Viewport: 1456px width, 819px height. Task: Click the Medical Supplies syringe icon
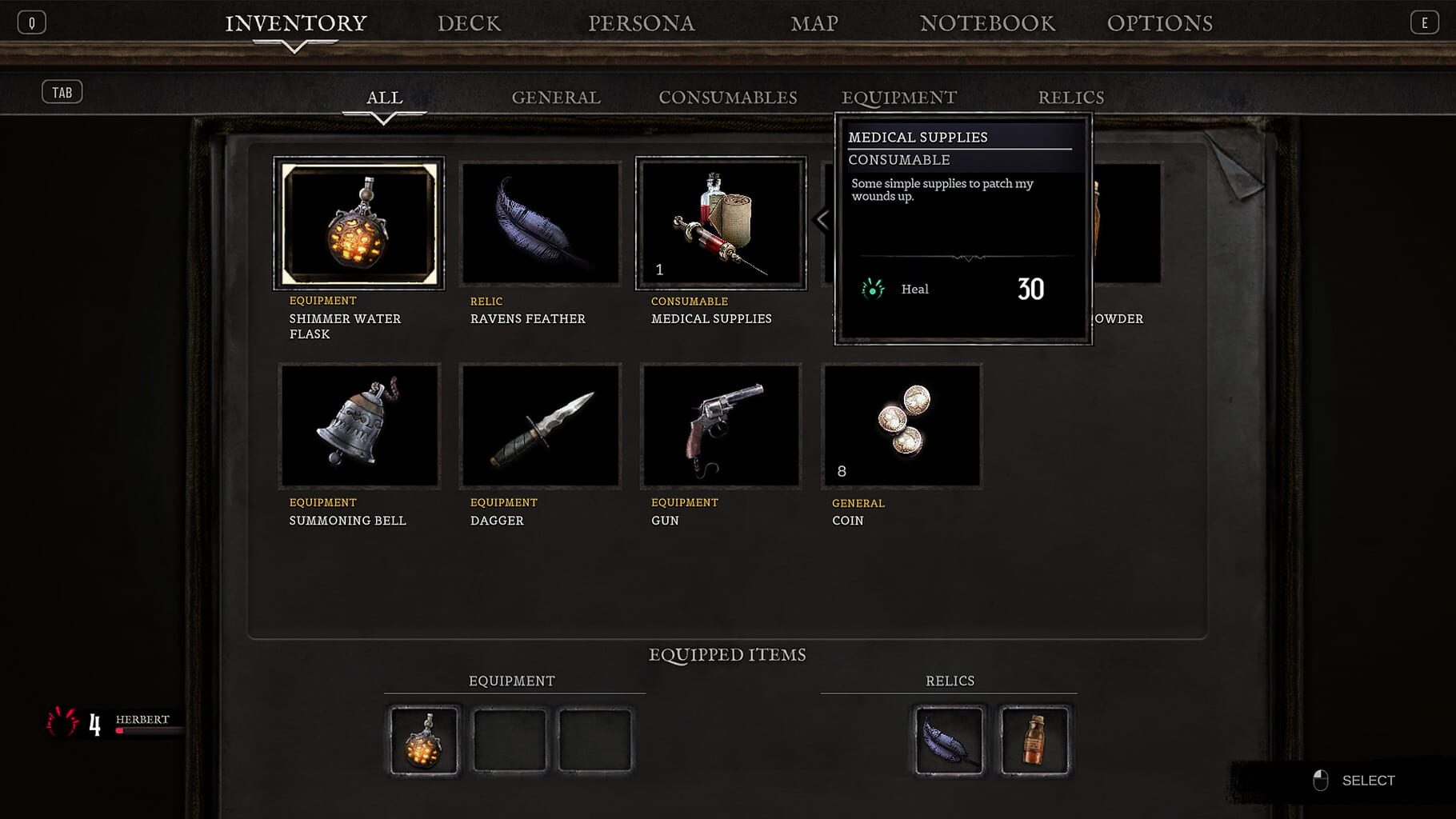click(719, 224)
